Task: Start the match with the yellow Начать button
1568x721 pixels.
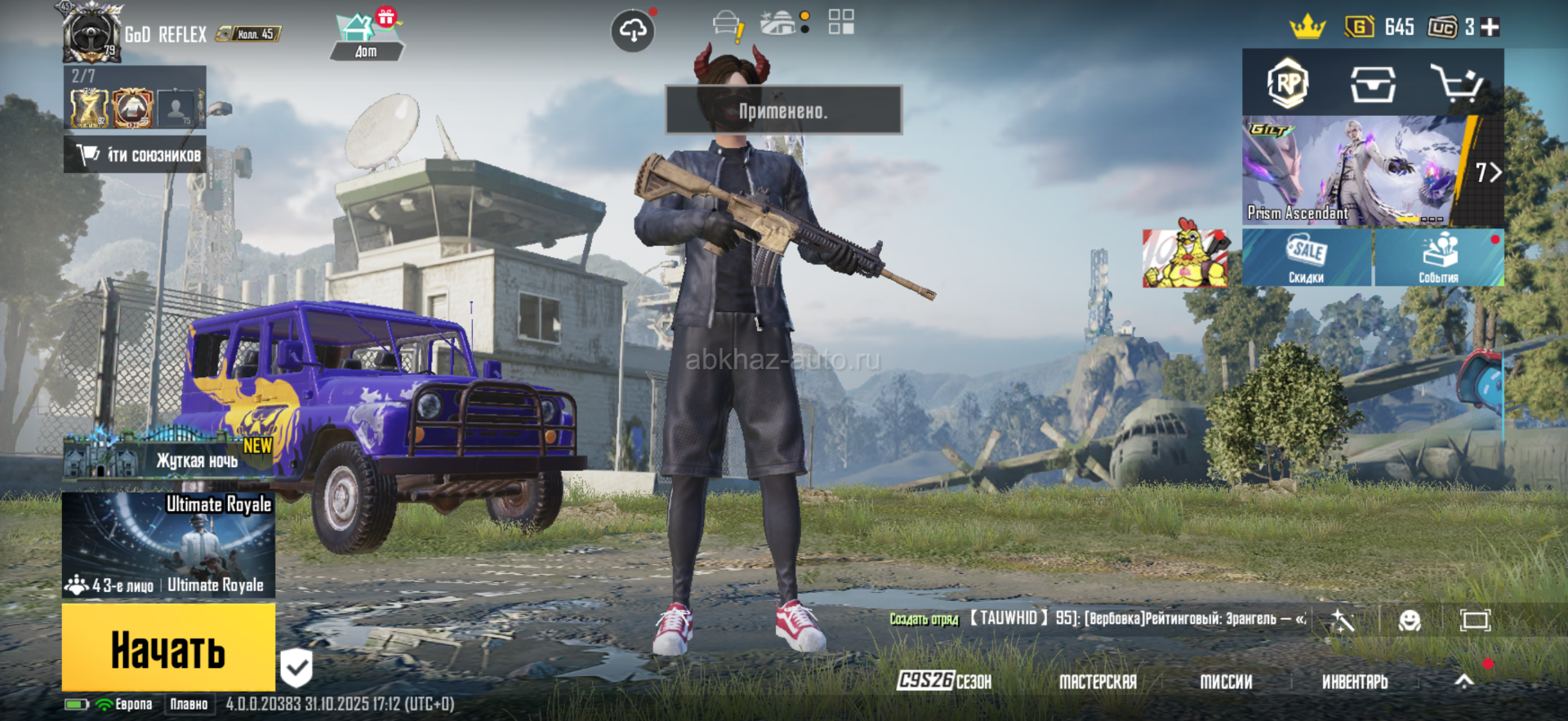Action: tap(168, 648)
